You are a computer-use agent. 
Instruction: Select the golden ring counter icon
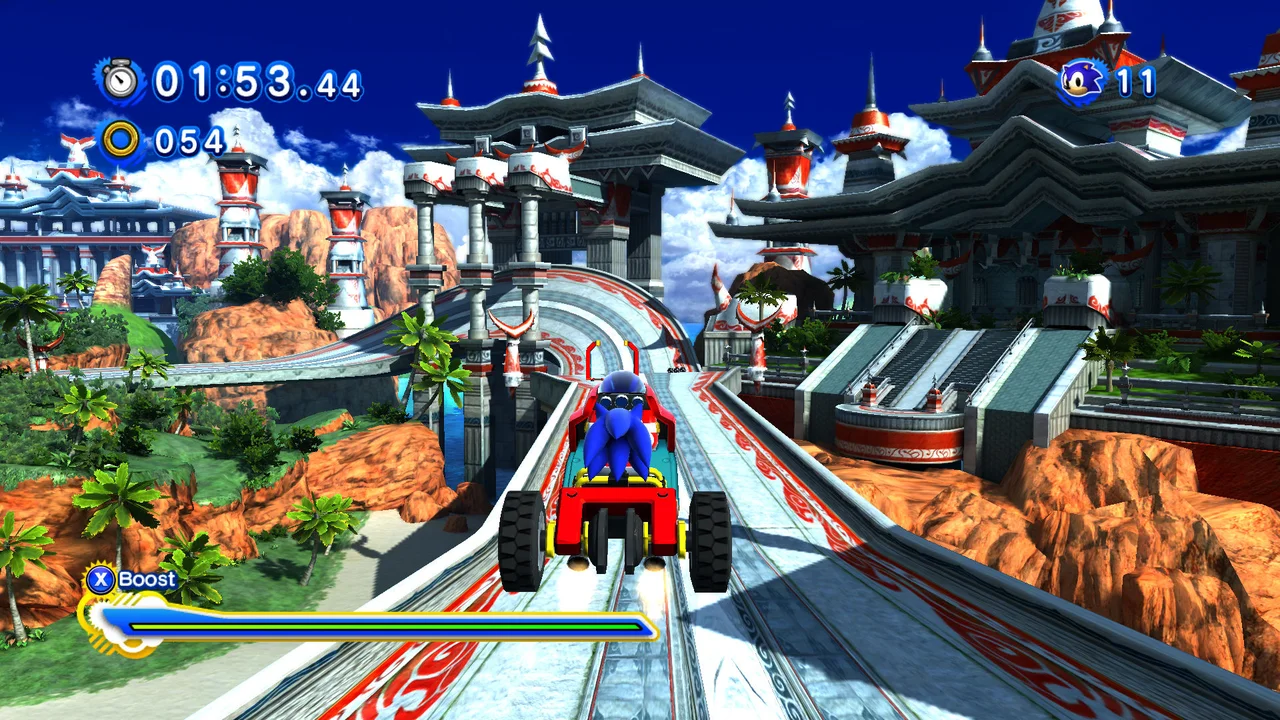tap(123, 140)
